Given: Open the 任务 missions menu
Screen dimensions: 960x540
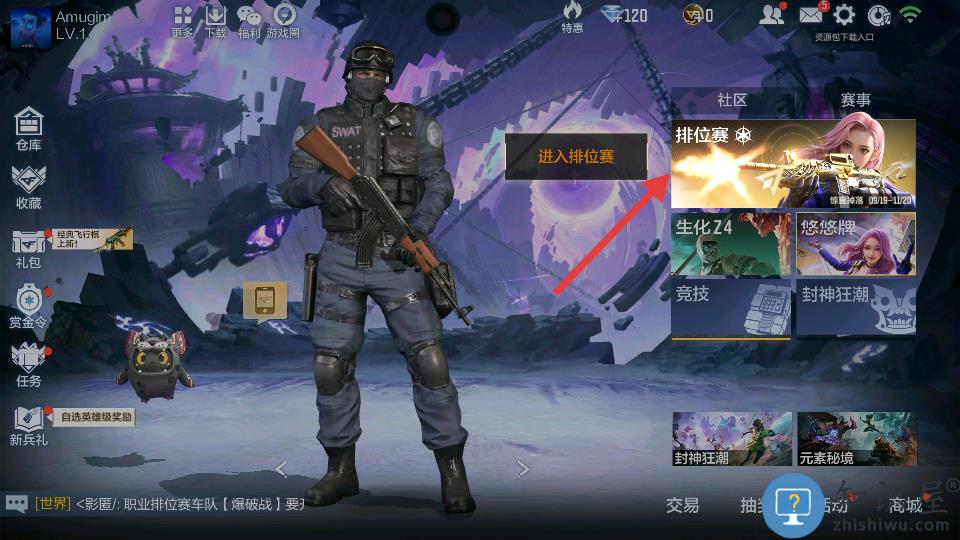Looking at the screenshot, I should point(28,364).
